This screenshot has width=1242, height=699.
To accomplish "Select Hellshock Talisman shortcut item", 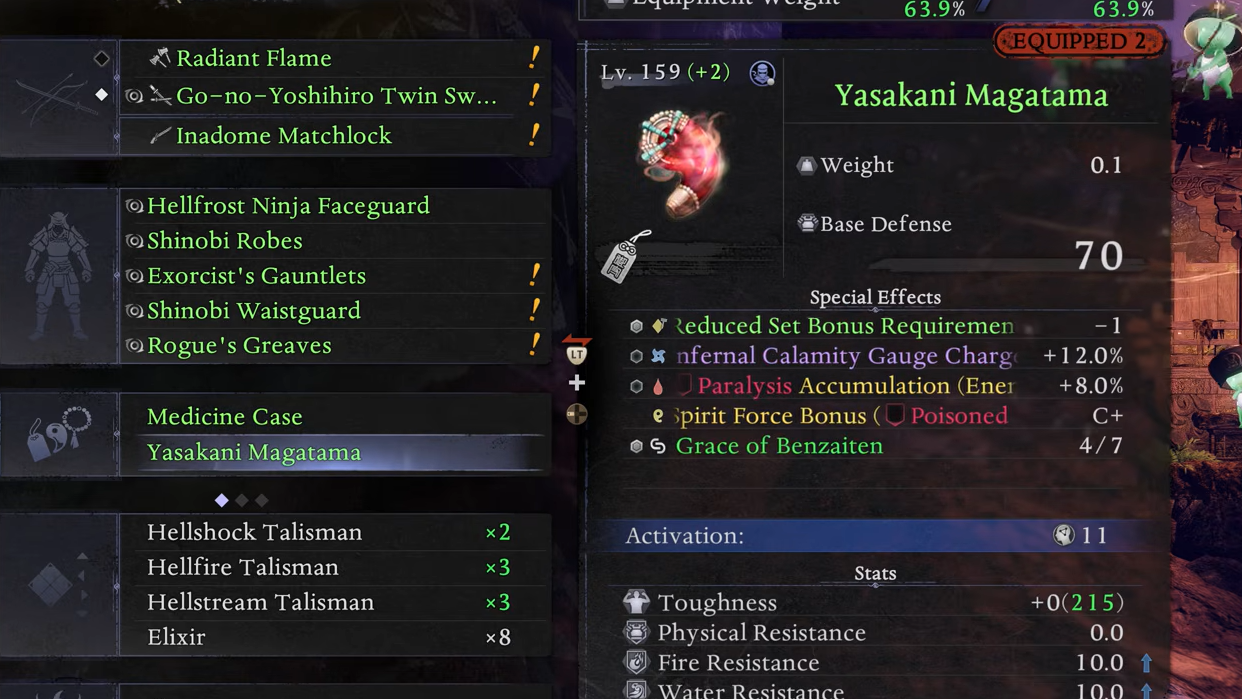I will 254,532.
